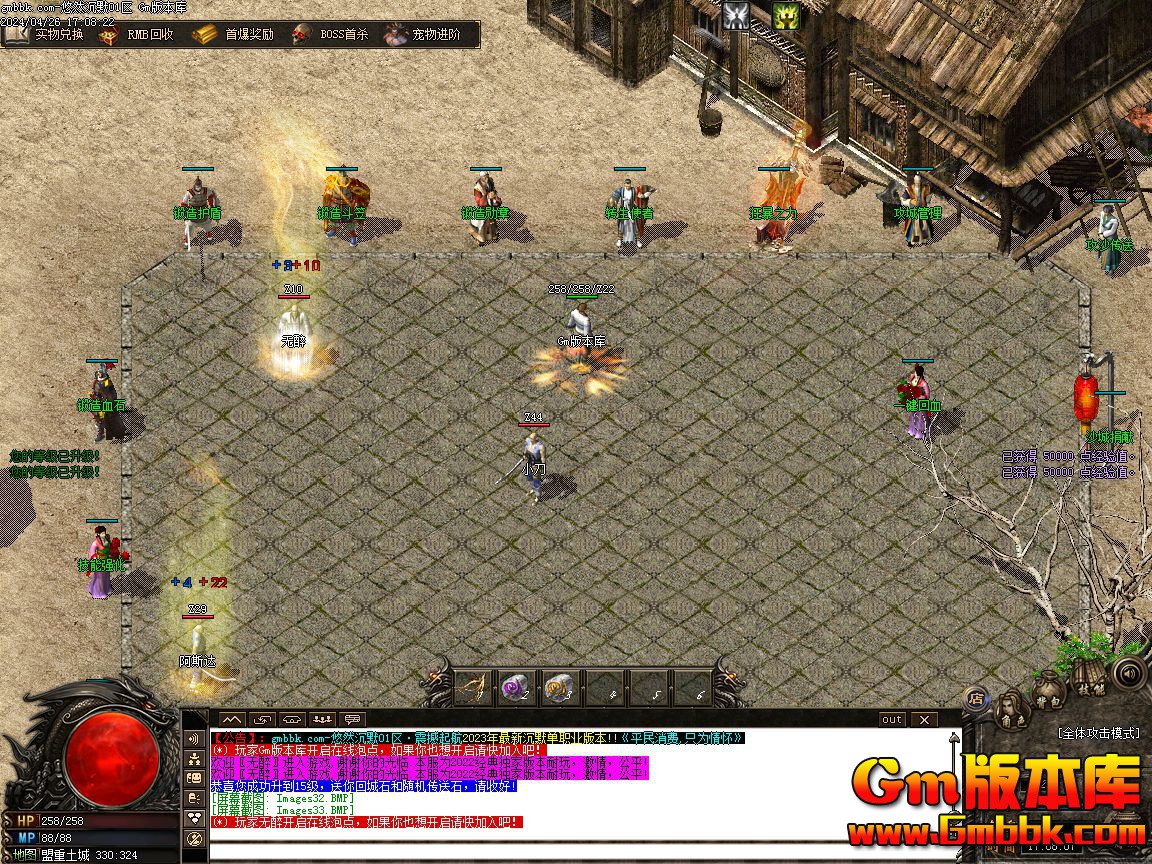This screenshot has width=1152, height=864.
Task: Use the lightning skill in hotbar slot 1
Action: [473, 687]
